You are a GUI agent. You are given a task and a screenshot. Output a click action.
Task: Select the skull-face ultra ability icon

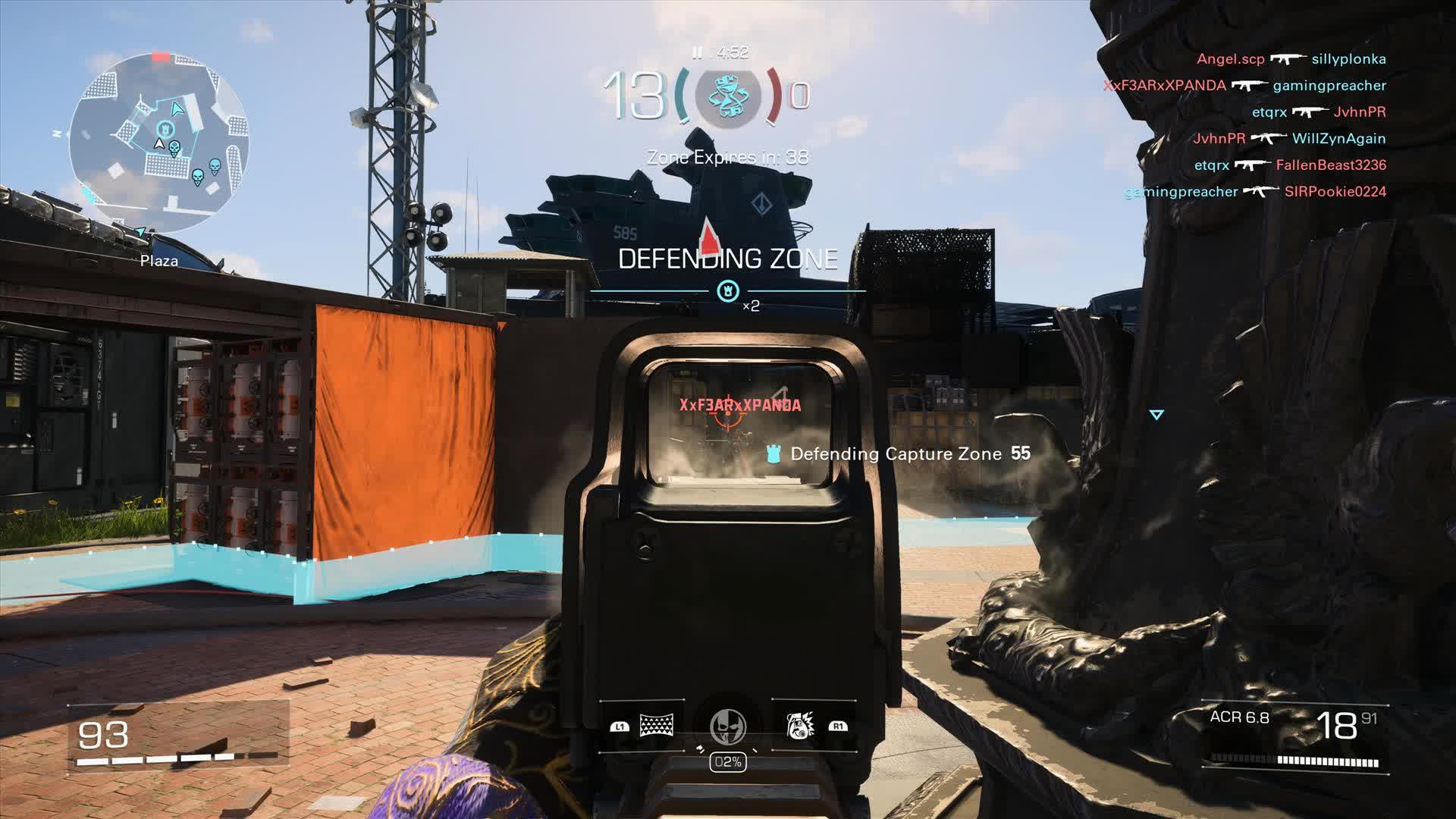pyautogui.click(x=728, y=726)
